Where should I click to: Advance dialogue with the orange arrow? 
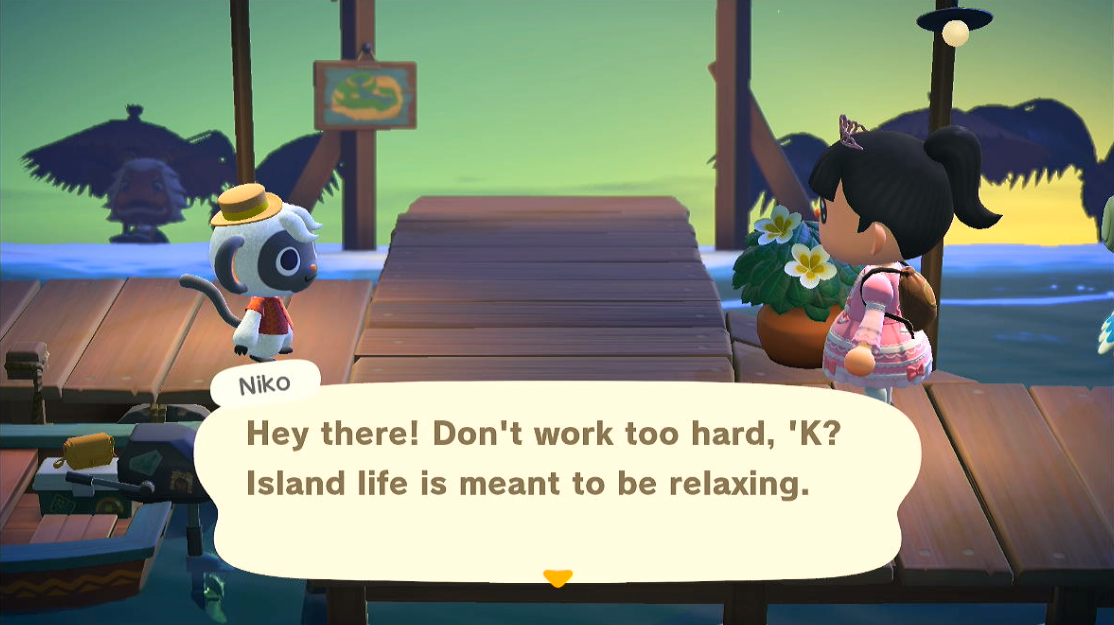click(x=557, y=577)
